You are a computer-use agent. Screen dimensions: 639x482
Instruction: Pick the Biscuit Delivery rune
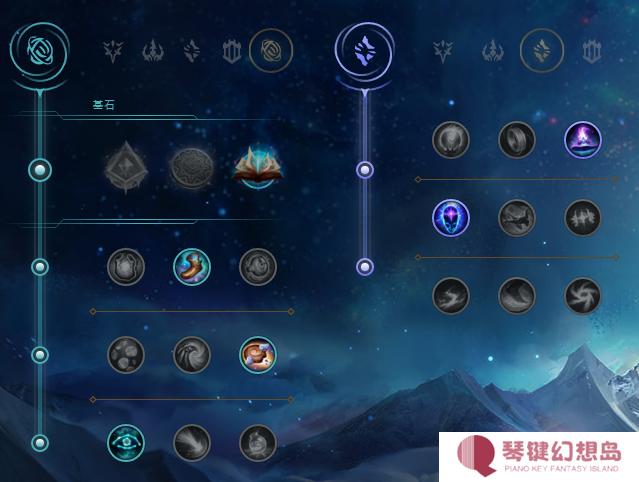[258, 354]
